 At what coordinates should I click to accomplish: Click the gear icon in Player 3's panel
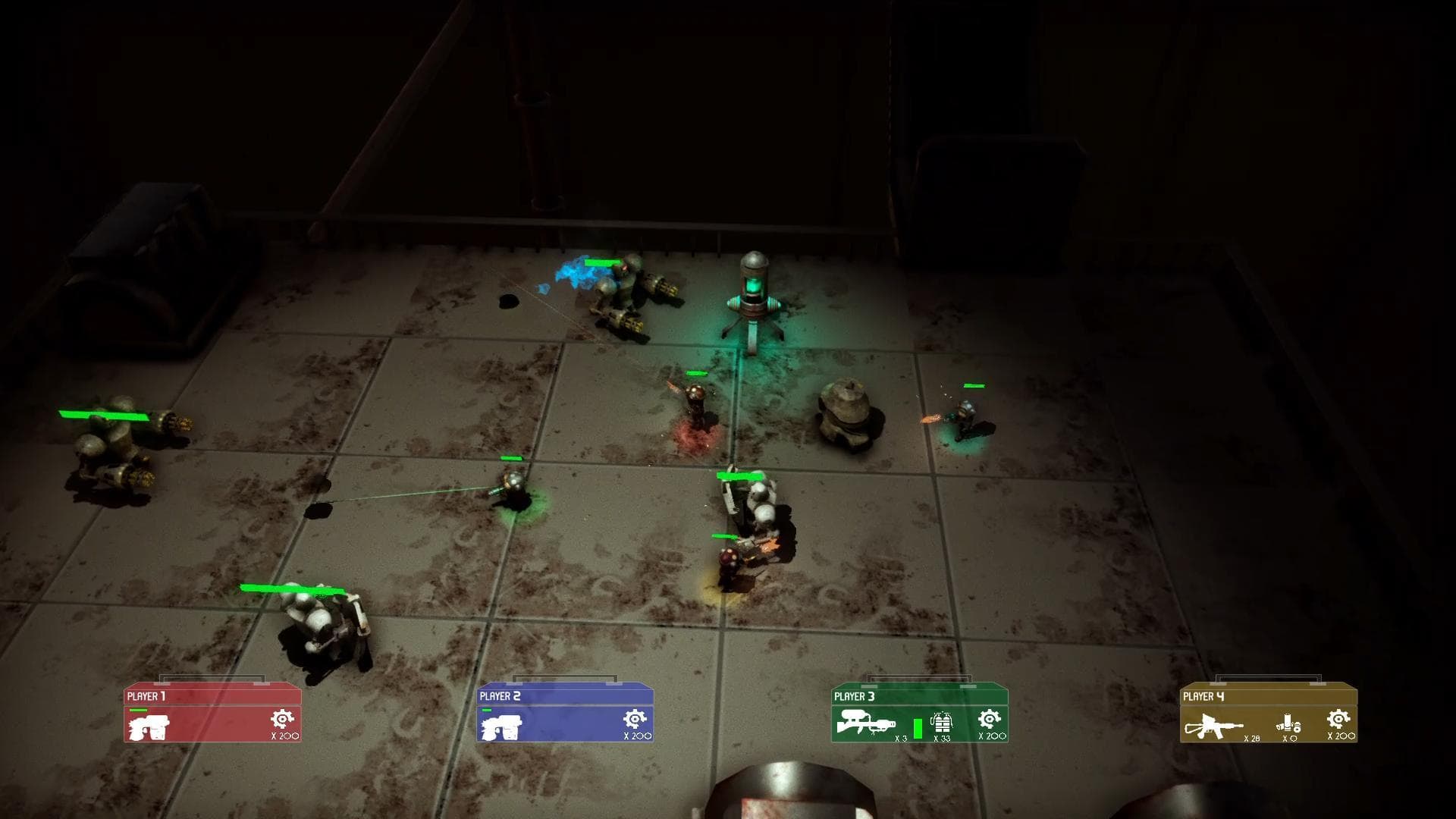pyautogui.click(x=989, y=719)
